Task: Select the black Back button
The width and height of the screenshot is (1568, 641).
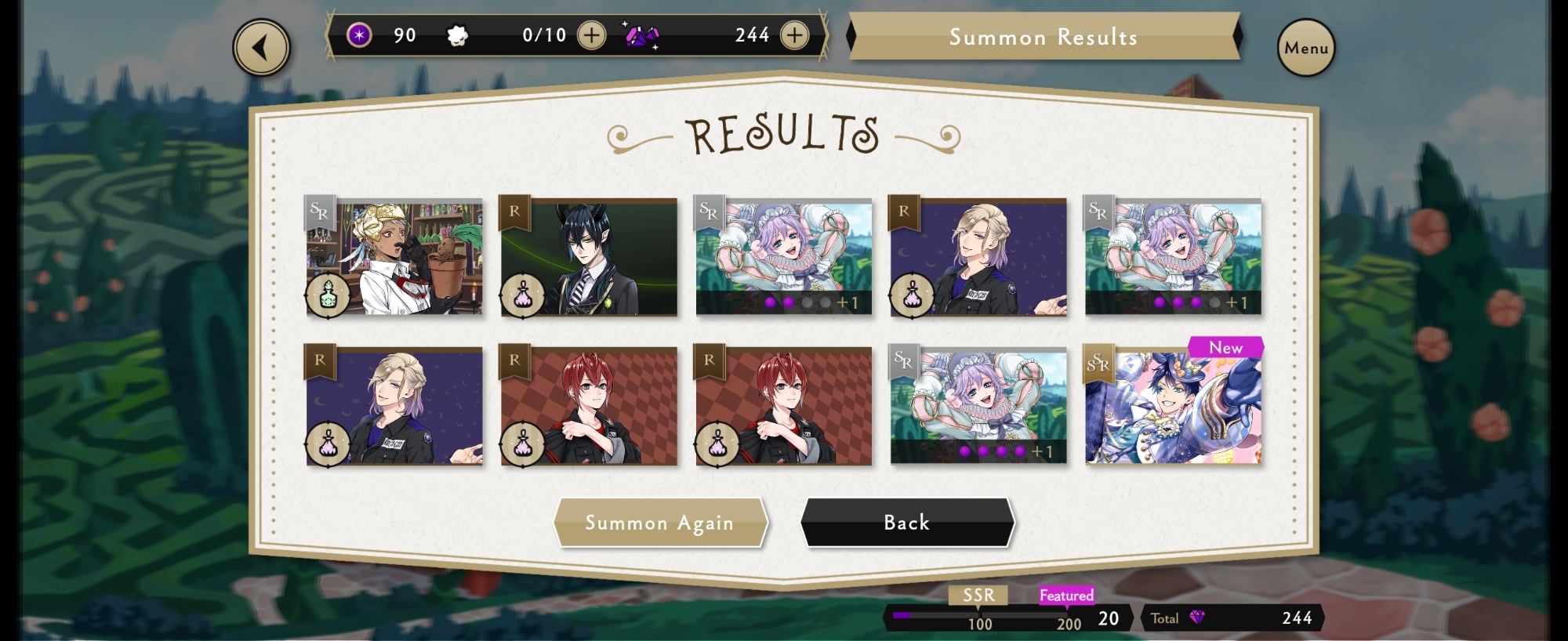Action: click(907, 523)
